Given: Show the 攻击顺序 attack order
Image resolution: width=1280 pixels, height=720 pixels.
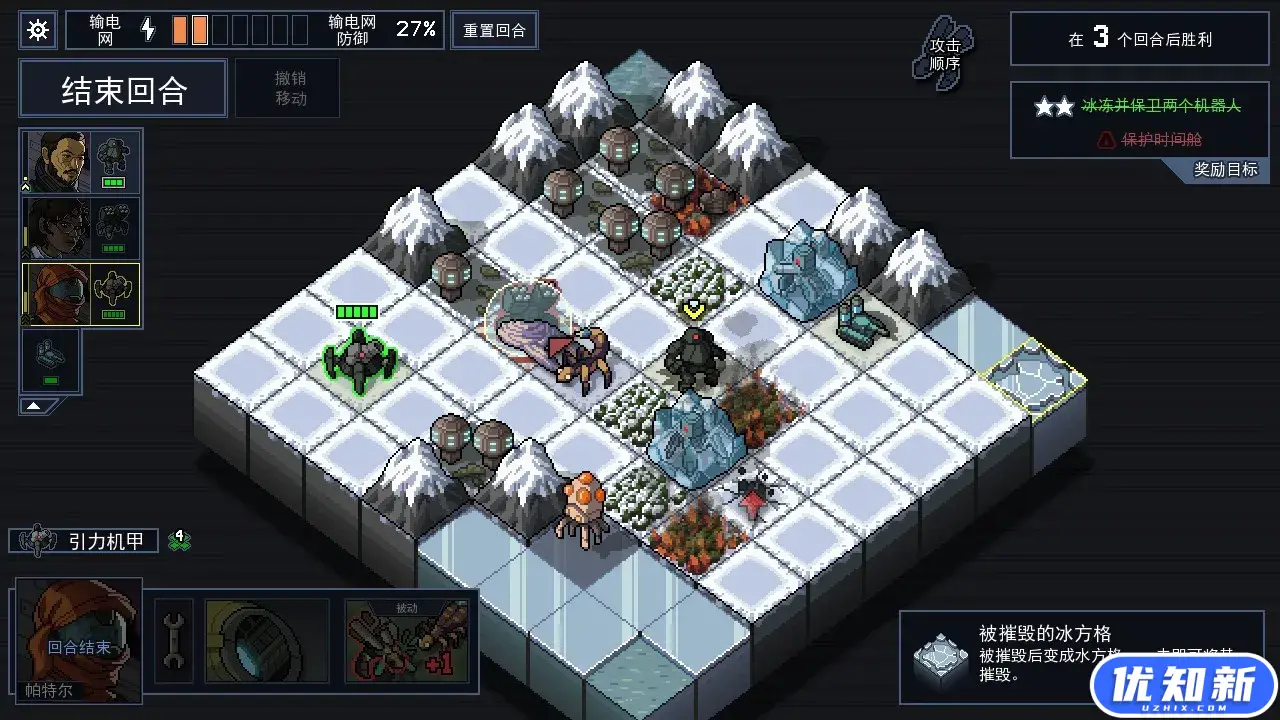Looking at the screenshot, I should pos(943,53).
